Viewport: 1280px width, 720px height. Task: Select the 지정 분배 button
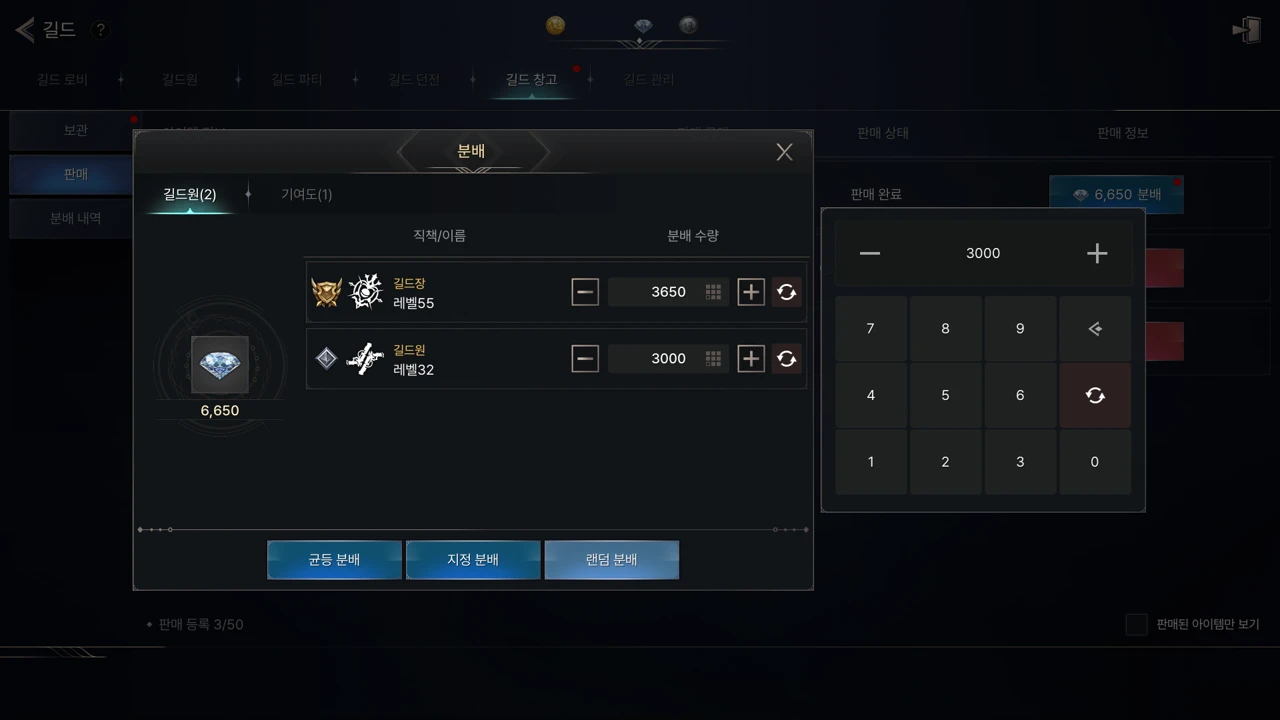tap(473, 560)
